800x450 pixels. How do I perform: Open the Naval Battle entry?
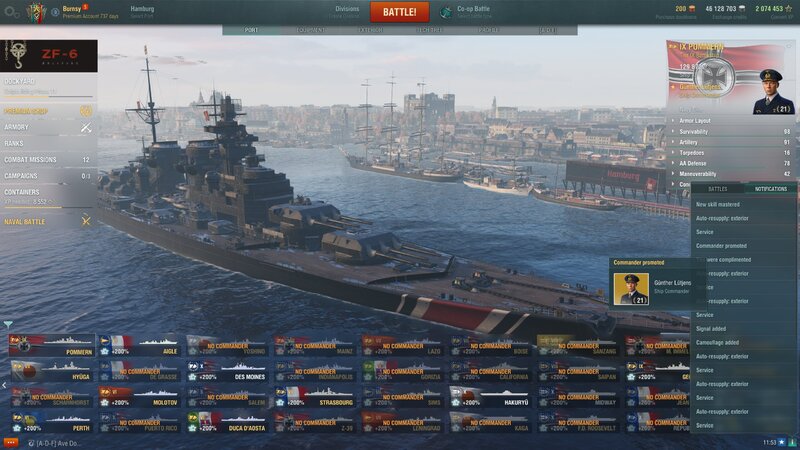pos(25,221)
